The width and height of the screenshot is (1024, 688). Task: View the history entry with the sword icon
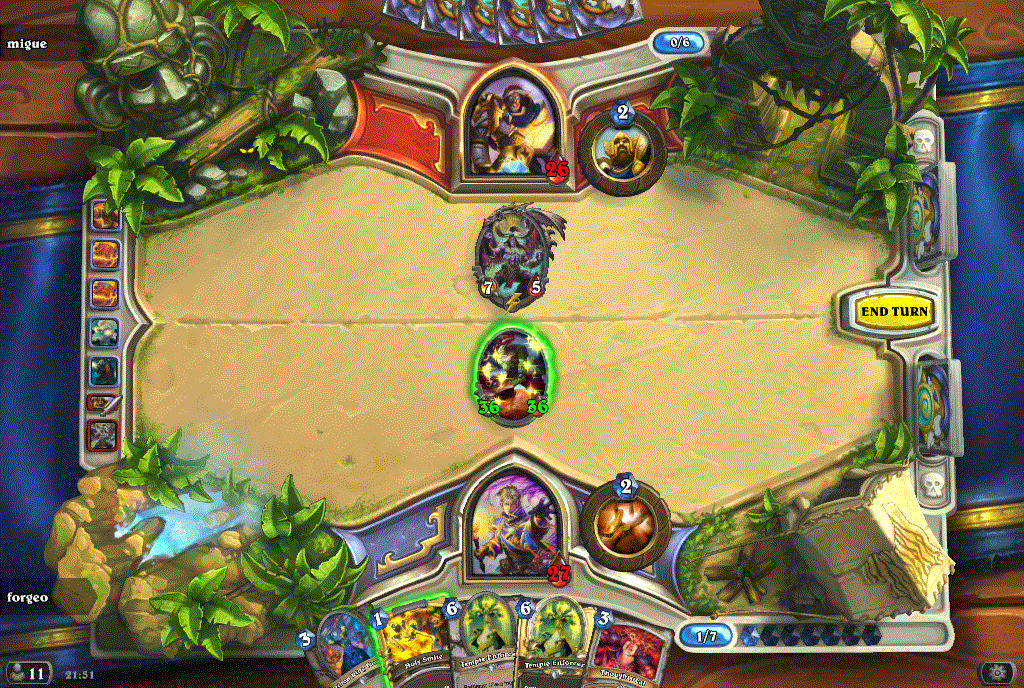[103, 403]
